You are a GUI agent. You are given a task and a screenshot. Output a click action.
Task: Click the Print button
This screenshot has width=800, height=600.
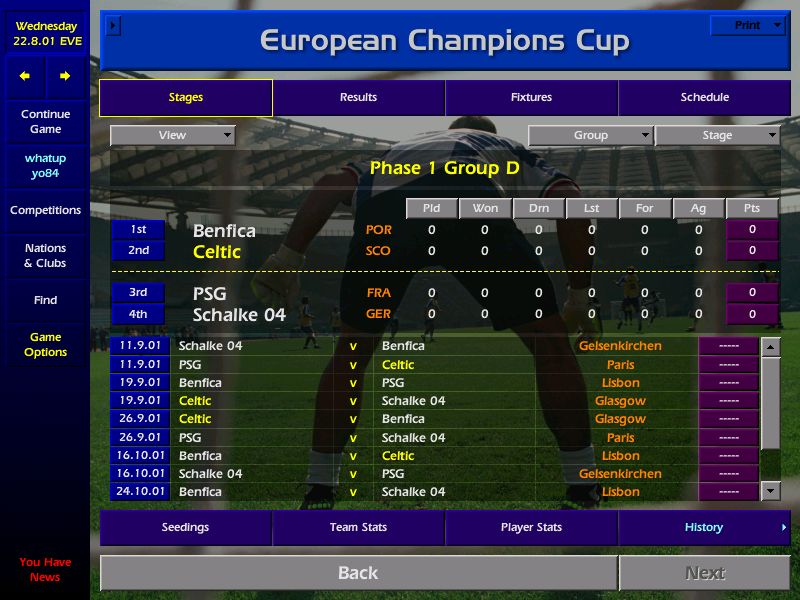(747, 25)
